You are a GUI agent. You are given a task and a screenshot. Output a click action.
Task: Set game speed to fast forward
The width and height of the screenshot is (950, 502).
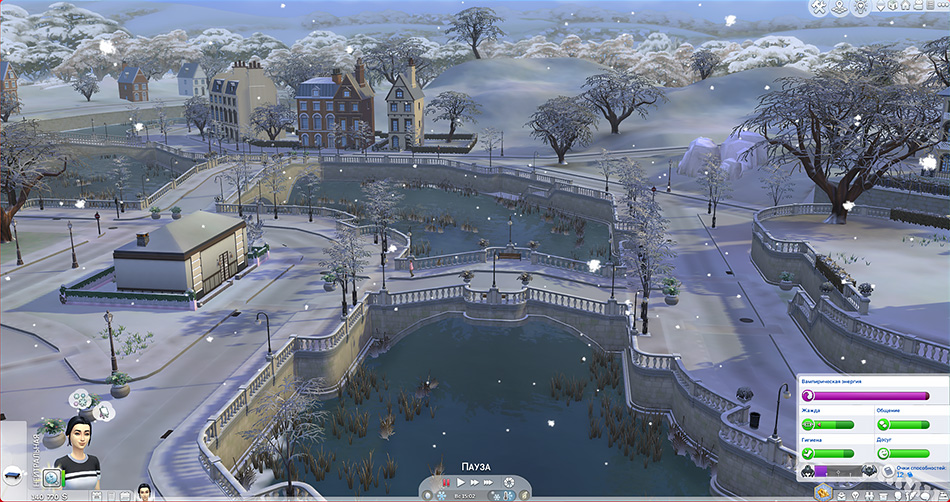click(x=474, y=484)
